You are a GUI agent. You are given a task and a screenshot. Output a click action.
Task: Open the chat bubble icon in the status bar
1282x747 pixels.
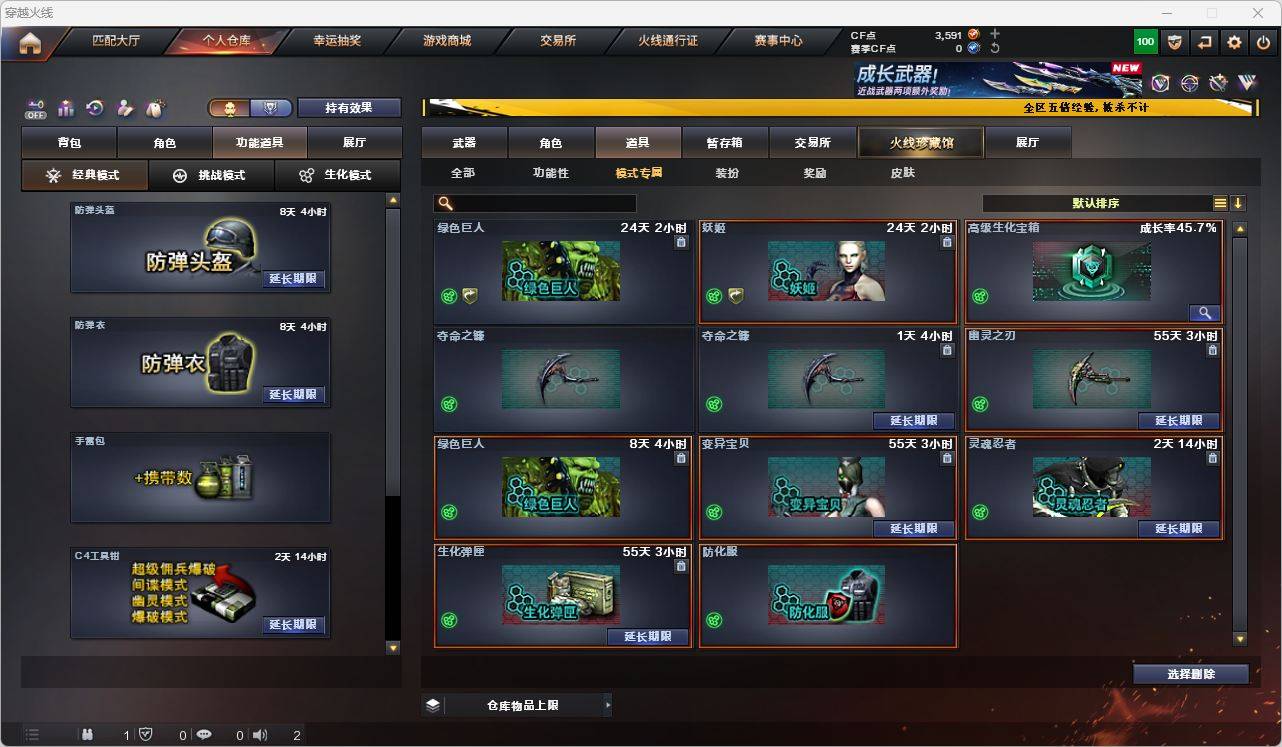click(x=204, y=734)
